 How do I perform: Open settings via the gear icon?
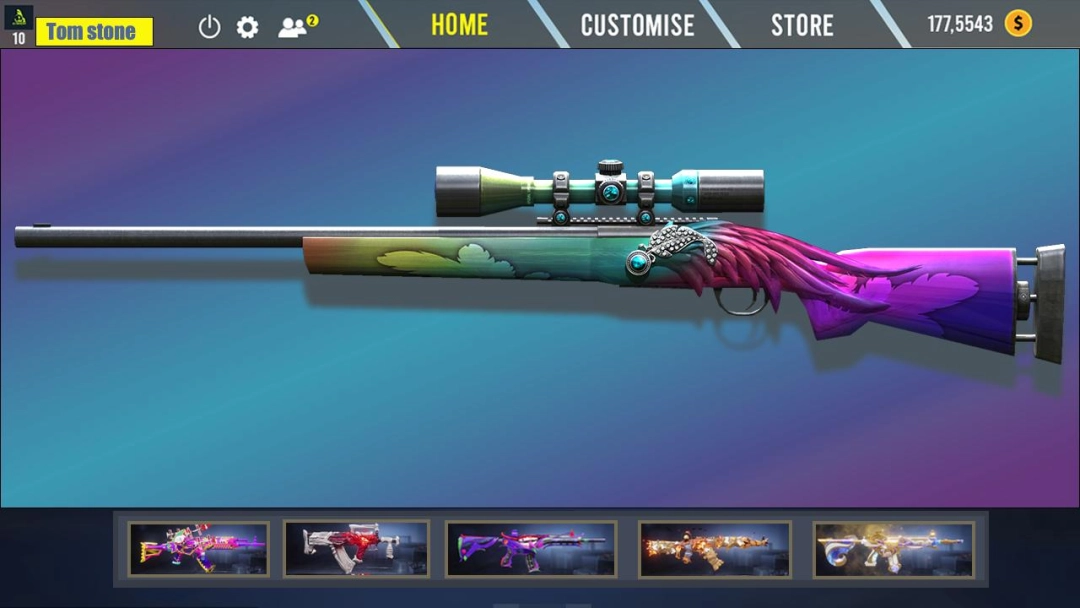(x=248, y=27)
